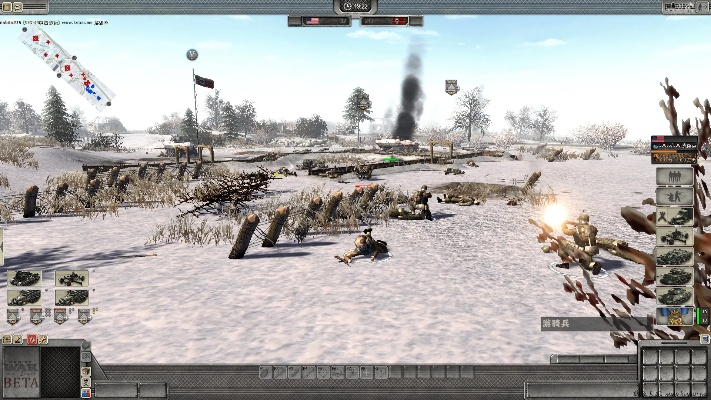Open the artillery gun reinforcement category

pos(674,216)
